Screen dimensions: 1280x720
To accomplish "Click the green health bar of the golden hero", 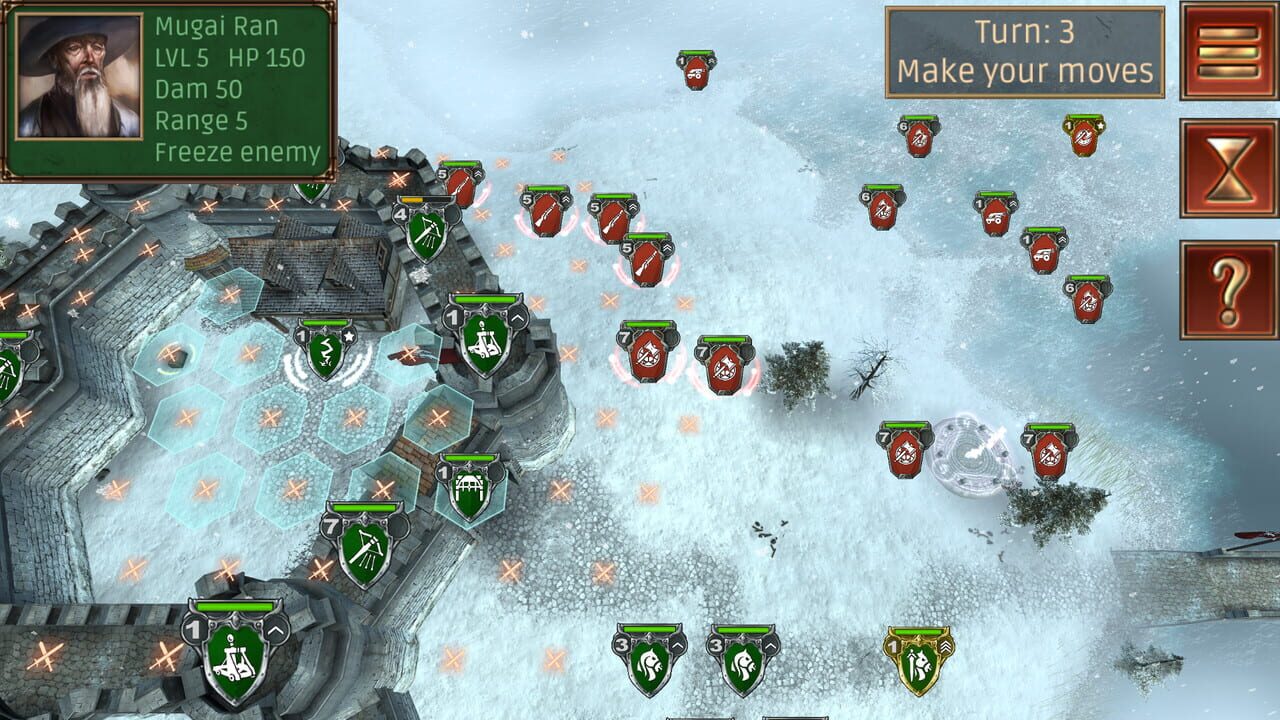I will click(x=920, y=633).
